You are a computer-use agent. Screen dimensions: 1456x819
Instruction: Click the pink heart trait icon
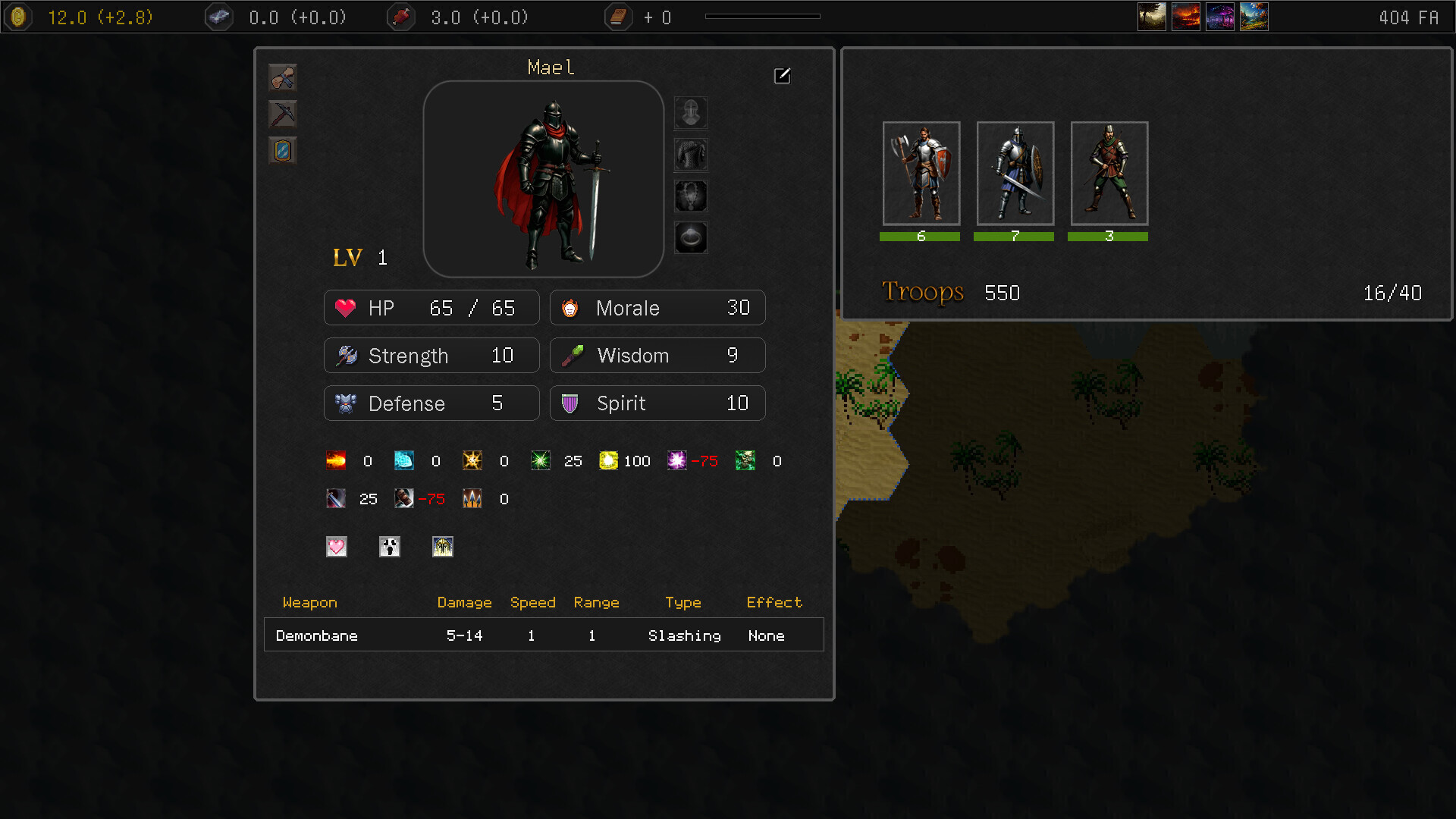tap(336, 547)
